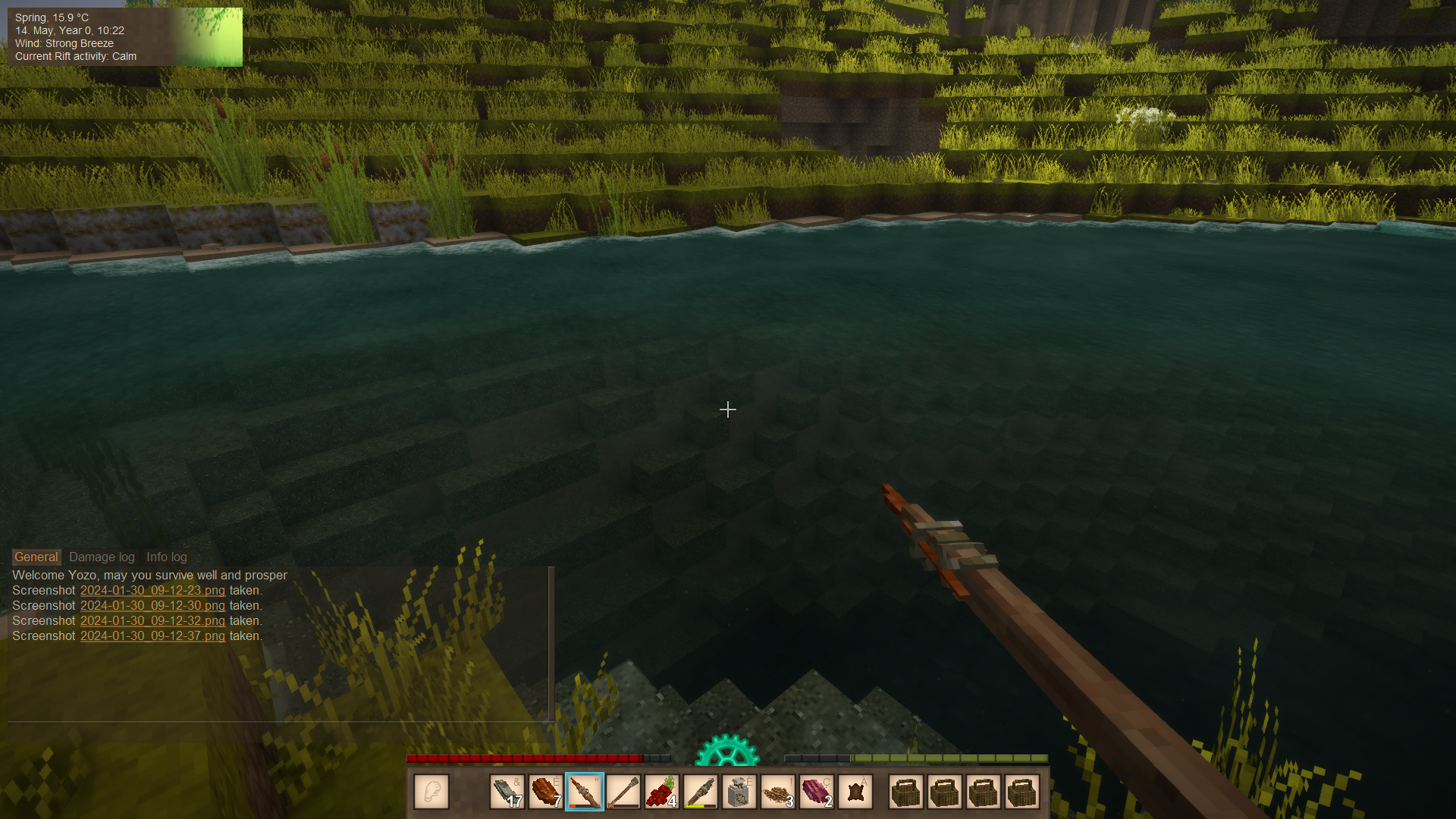
Task: Open the Damage log tab
Action: coord(102,557)
